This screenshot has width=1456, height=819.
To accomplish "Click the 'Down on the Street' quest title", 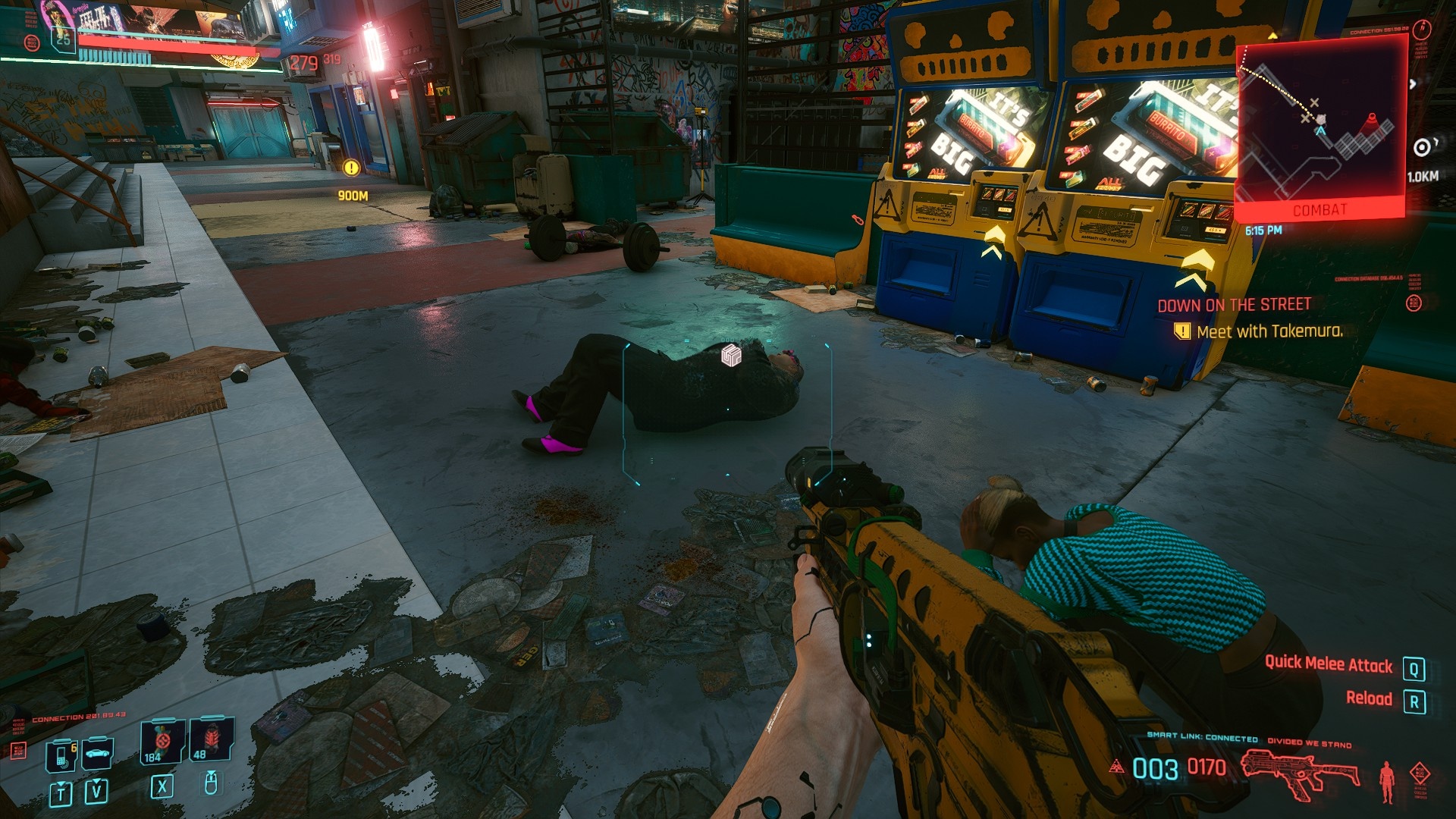I will [1234, 305].
